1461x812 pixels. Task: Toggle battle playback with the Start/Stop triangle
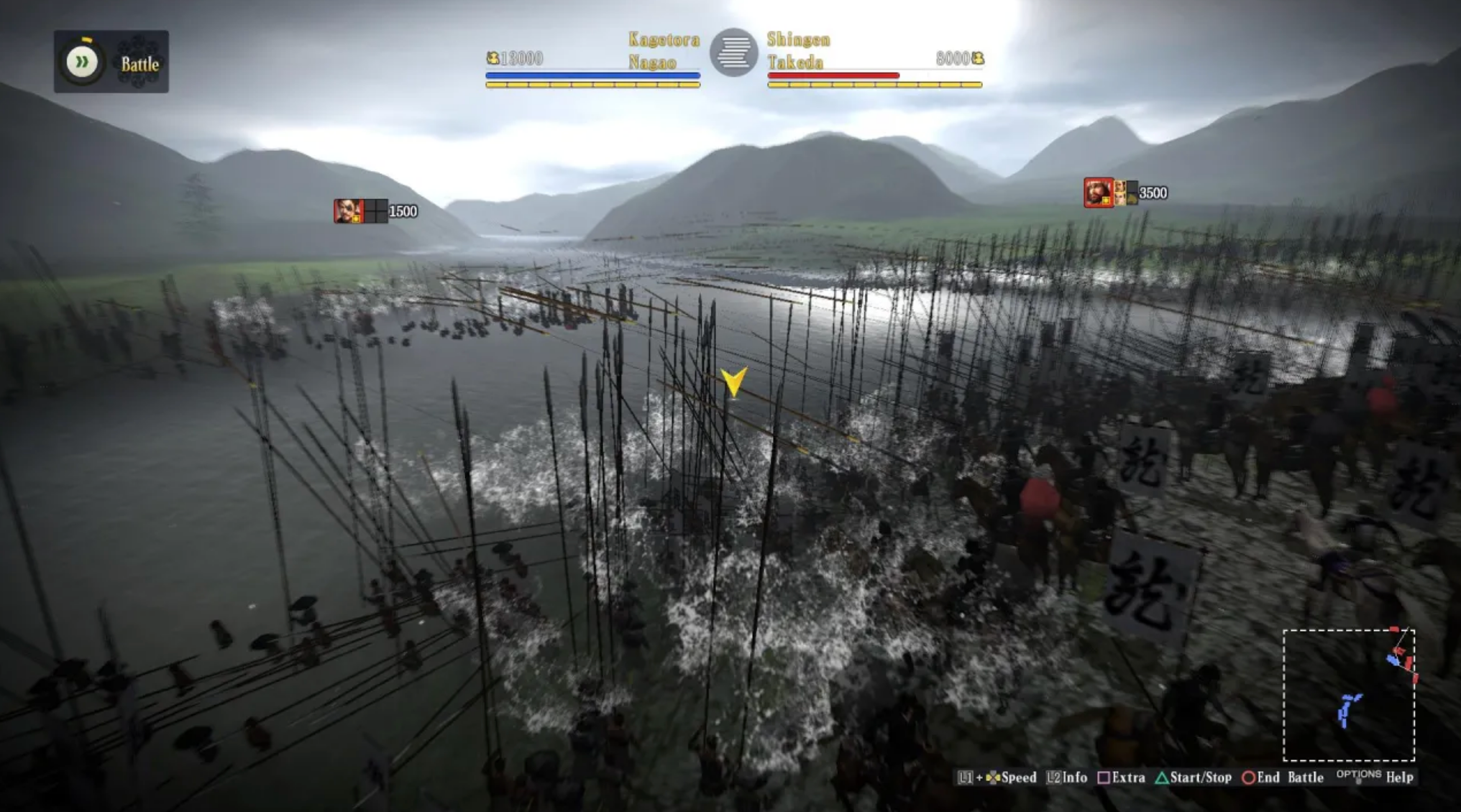coord(1161,778)
